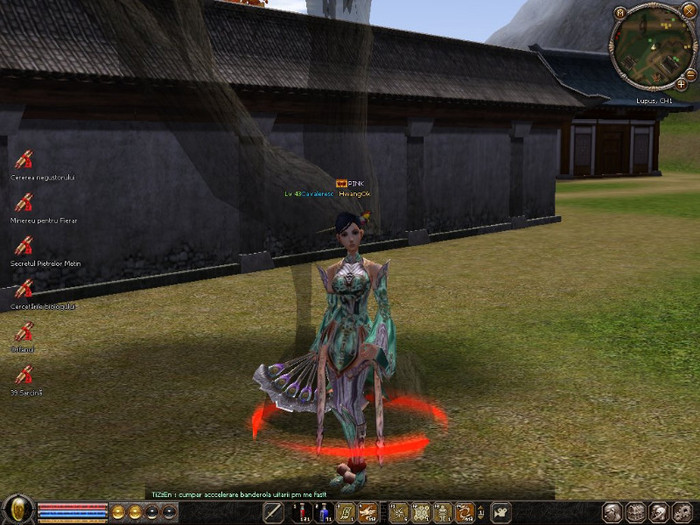The image size is (700, 525).
Task: Open the Cererea negustorului quest scroll
Action: tap(24, 158)
